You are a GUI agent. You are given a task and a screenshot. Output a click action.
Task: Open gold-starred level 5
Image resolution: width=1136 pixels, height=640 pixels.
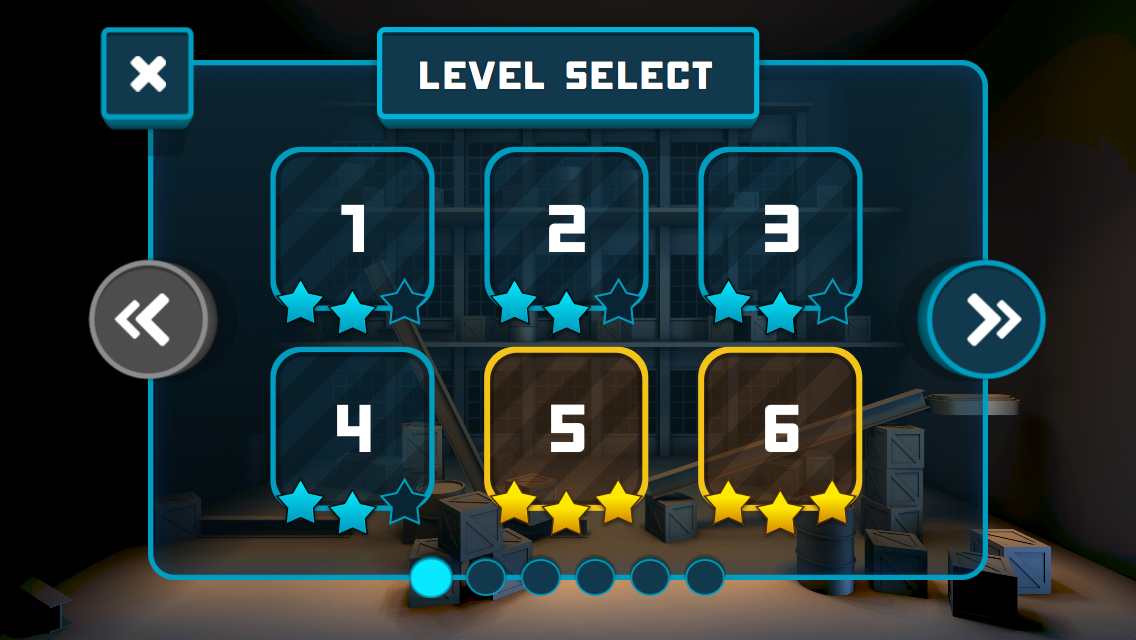[x=566, y=430]
